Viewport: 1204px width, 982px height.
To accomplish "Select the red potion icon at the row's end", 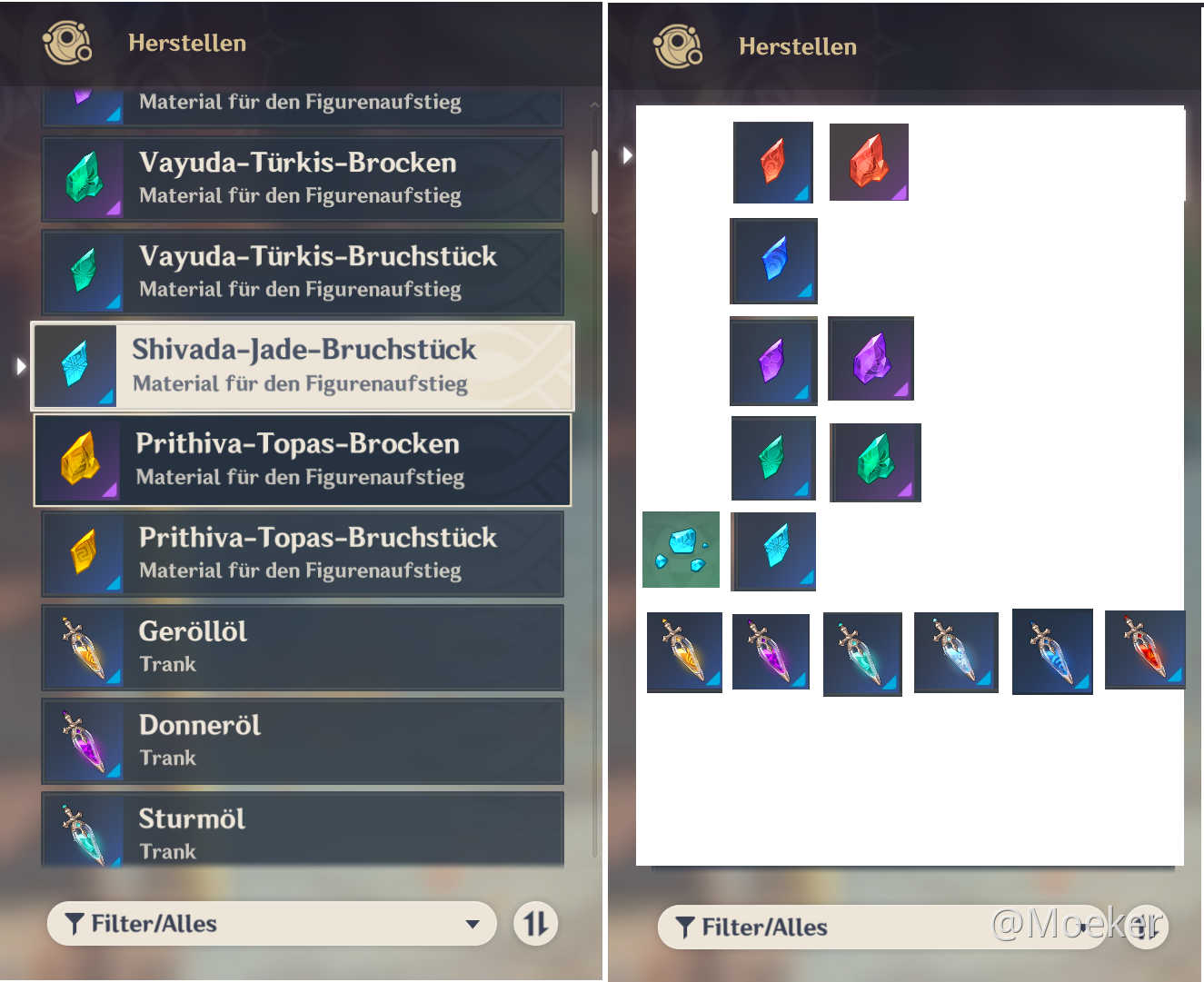I will click(1145, 650).
